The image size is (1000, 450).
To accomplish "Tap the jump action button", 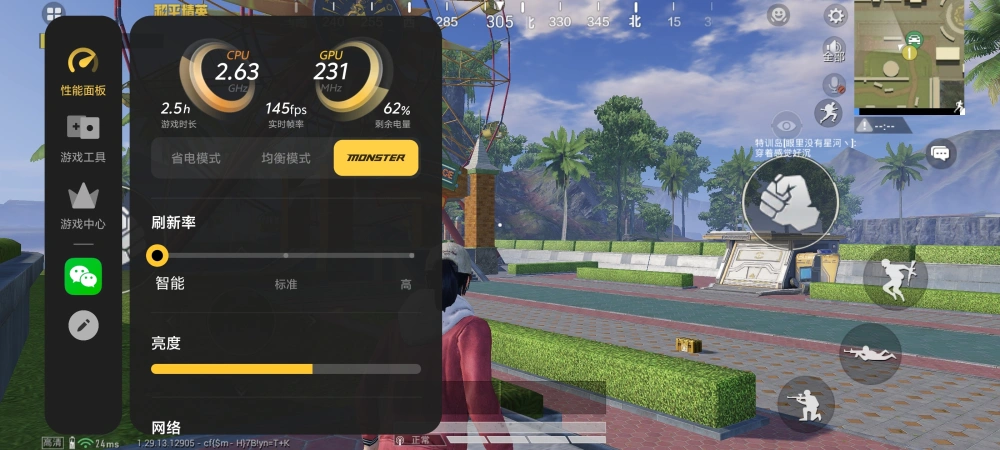I will (890, 279).
